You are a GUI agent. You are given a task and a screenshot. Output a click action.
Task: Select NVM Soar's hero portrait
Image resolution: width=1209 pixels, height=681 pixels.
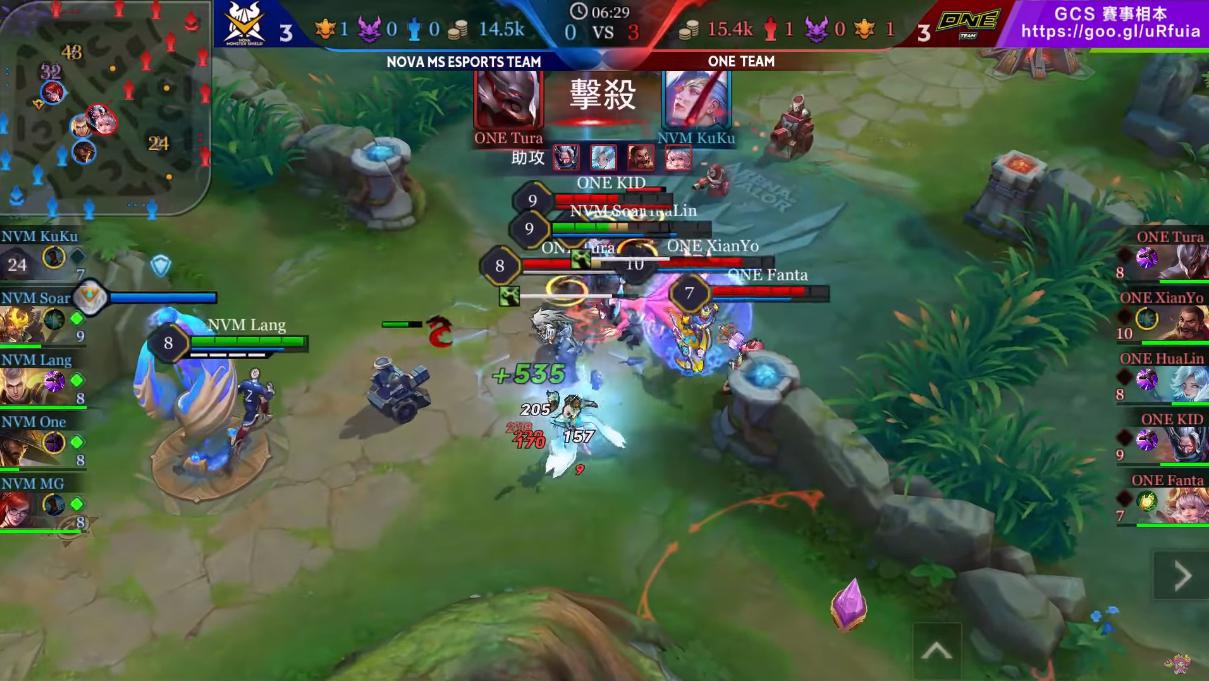[18, 324]
